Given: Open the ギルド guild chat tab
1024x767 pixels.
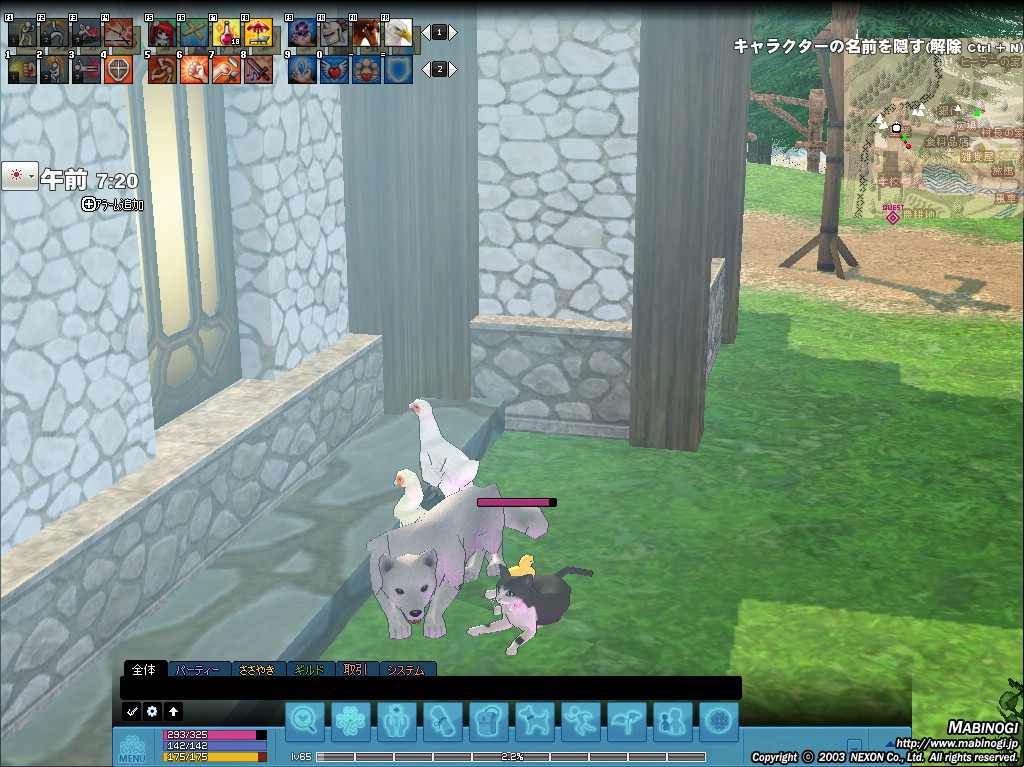Looking at the screenshot, I should [x=311, y=670].
